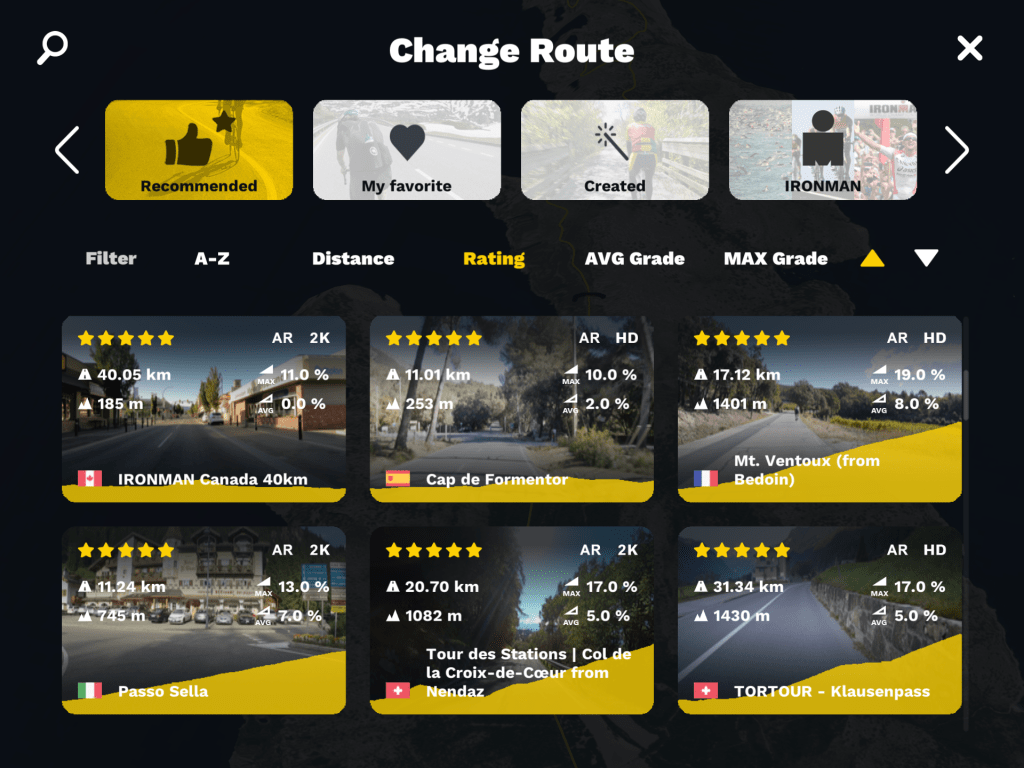1024x768 pixels.
Task: Choose the Cap de Formentor route
Action: 512,409
